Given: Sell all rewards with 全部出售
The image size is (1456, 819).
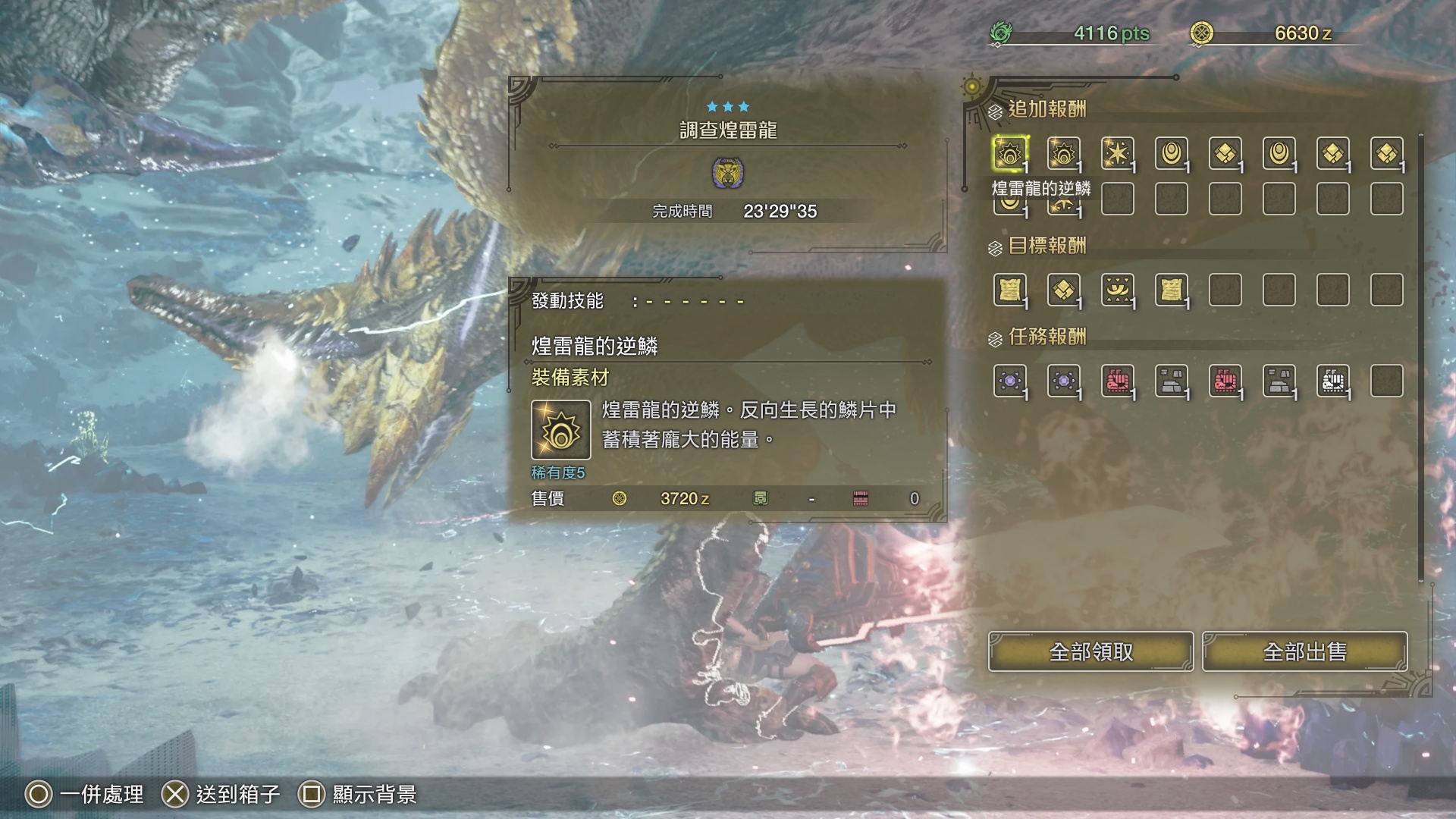Looking at the screenshot, I should [1304, 651].
